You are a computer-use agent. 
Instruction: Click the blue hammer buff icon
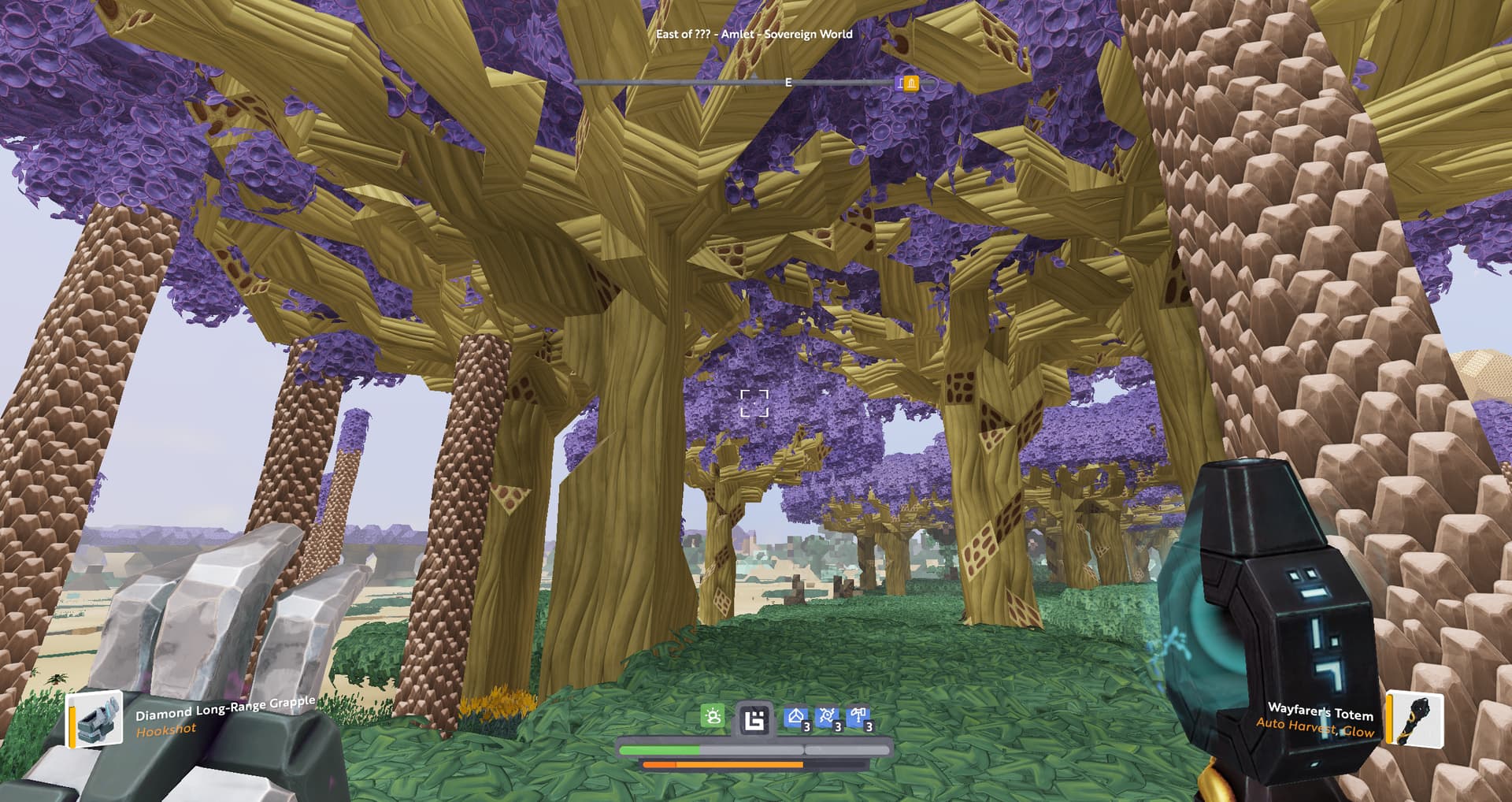(858, 717)
